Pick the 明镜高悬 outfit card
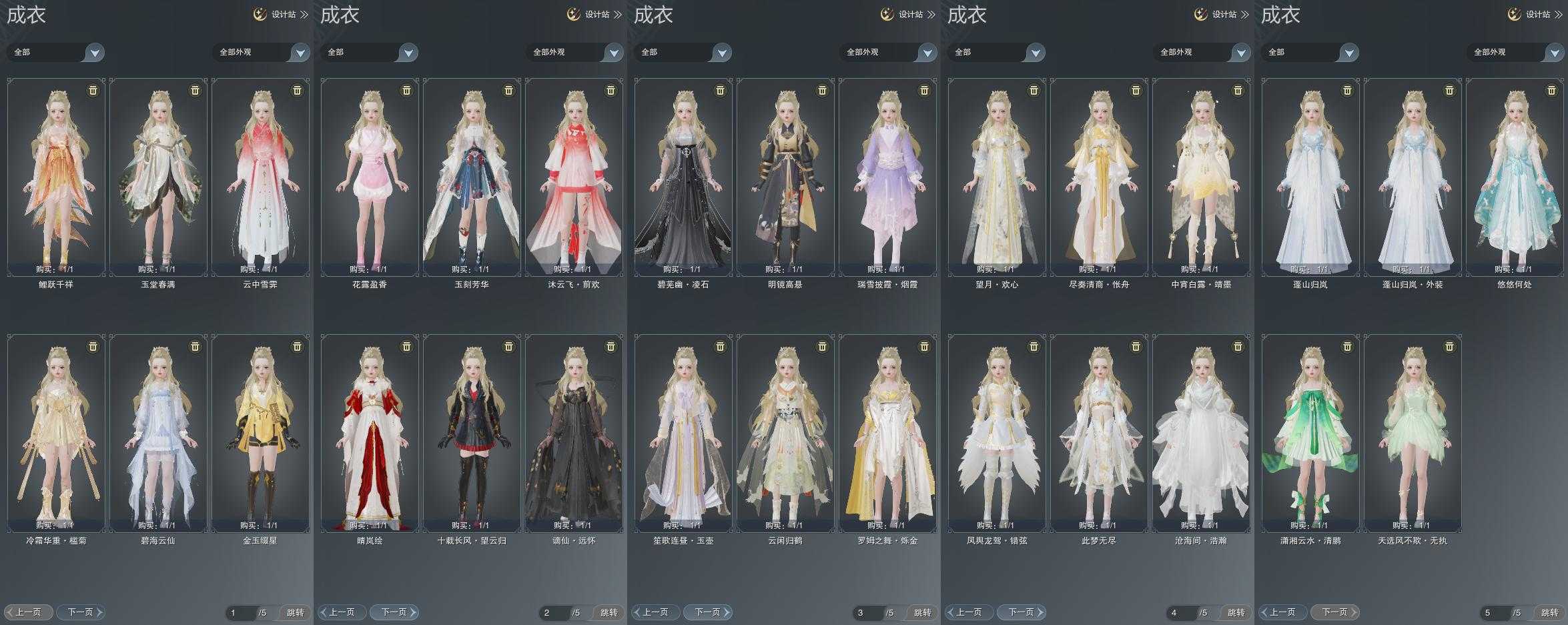 [x=785, y=177]
